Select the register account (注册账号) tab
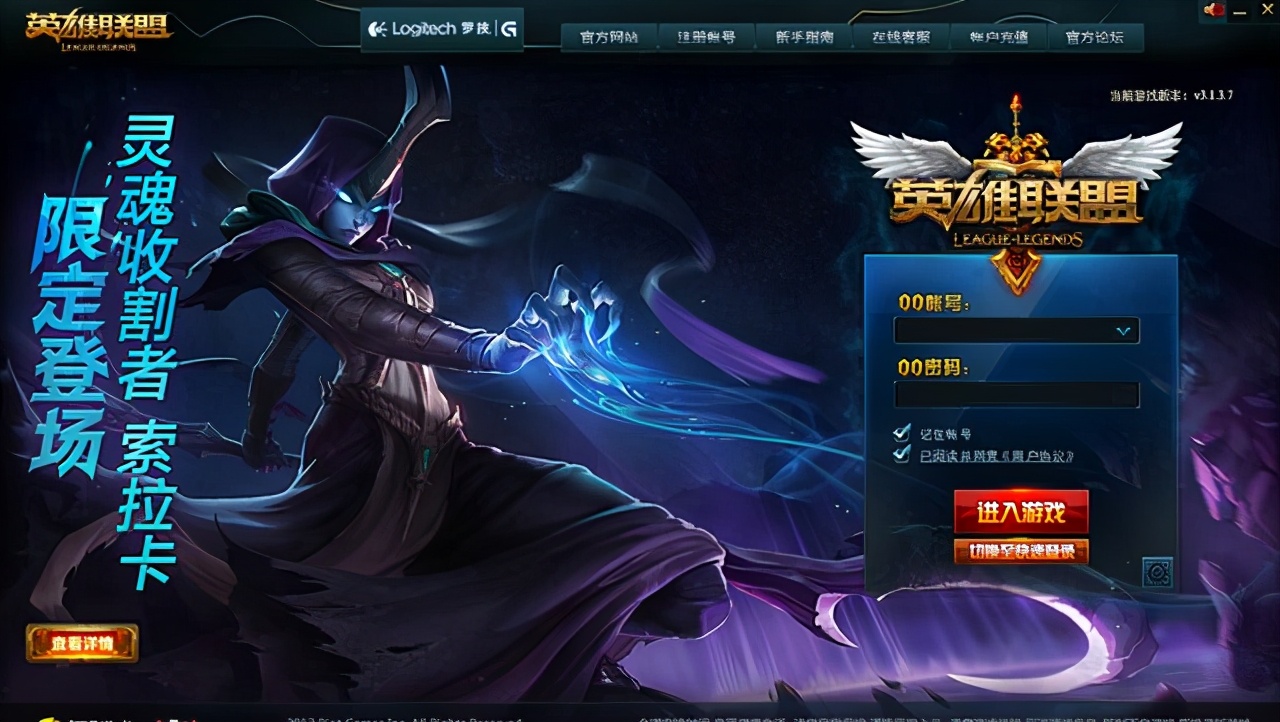The width and height of the screenshot is (1280, 722). point(705,37)
